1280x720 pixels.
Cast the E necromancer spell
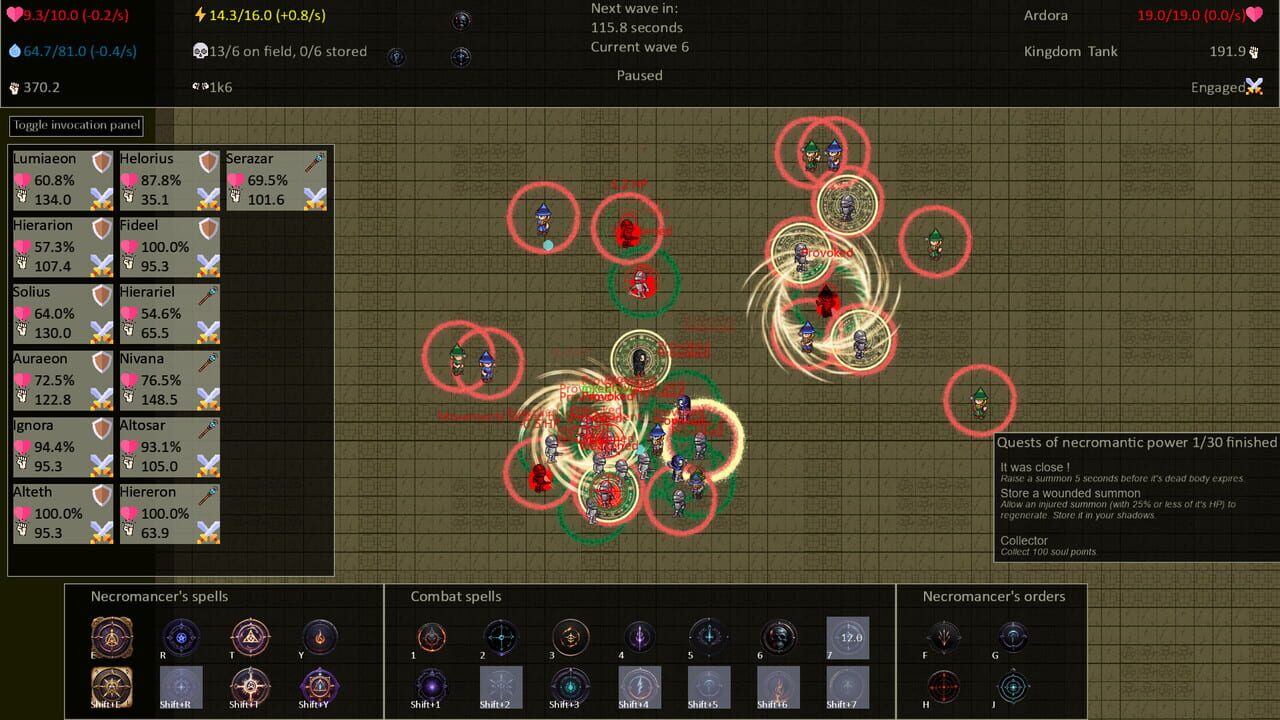tap(110, 637)
